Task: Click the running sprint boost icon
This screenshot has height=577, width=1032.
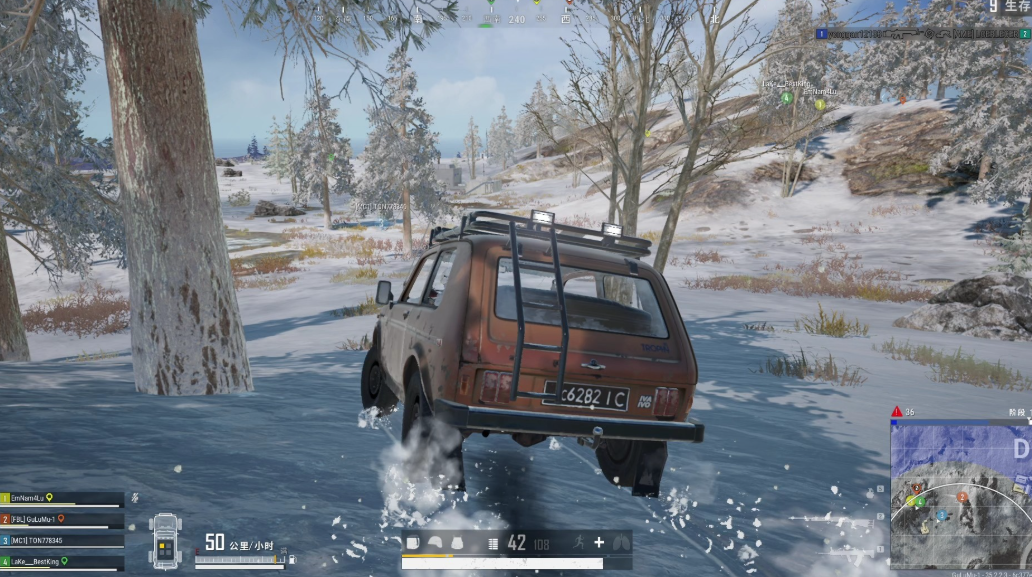Action: (578, 543)
